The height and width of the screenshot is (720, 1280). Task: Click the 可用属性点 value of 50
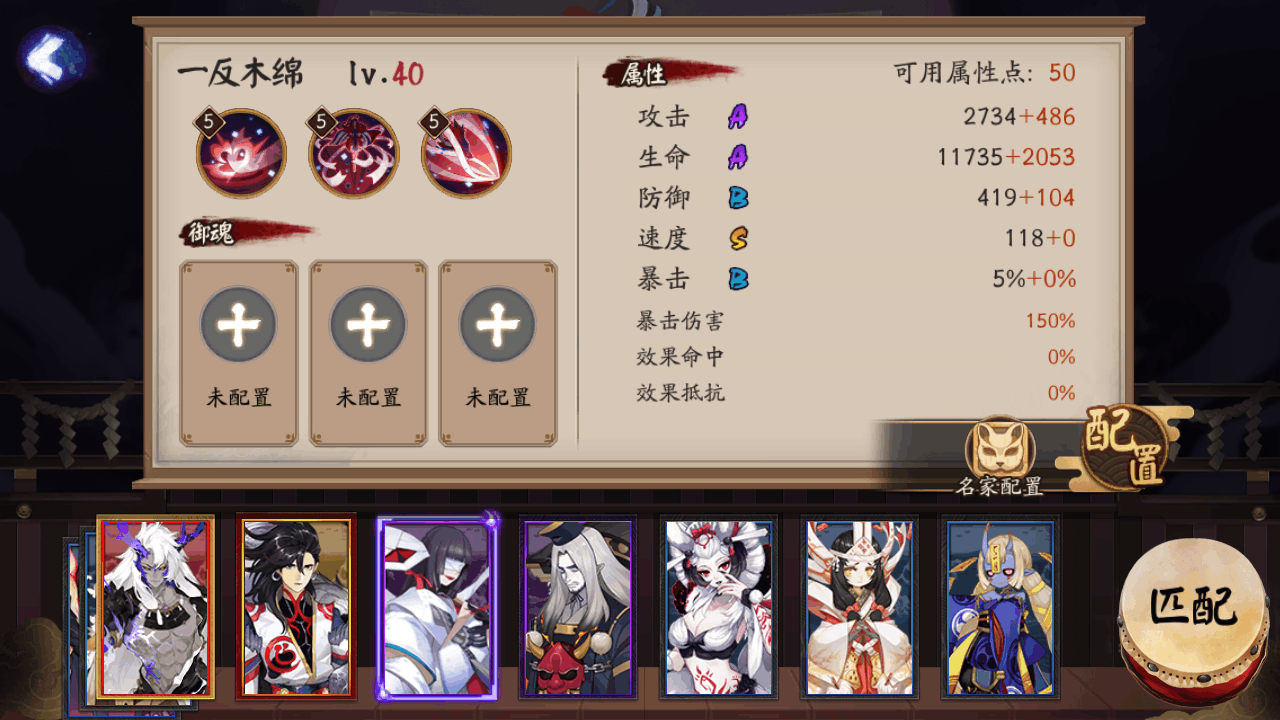point(1063,73)
